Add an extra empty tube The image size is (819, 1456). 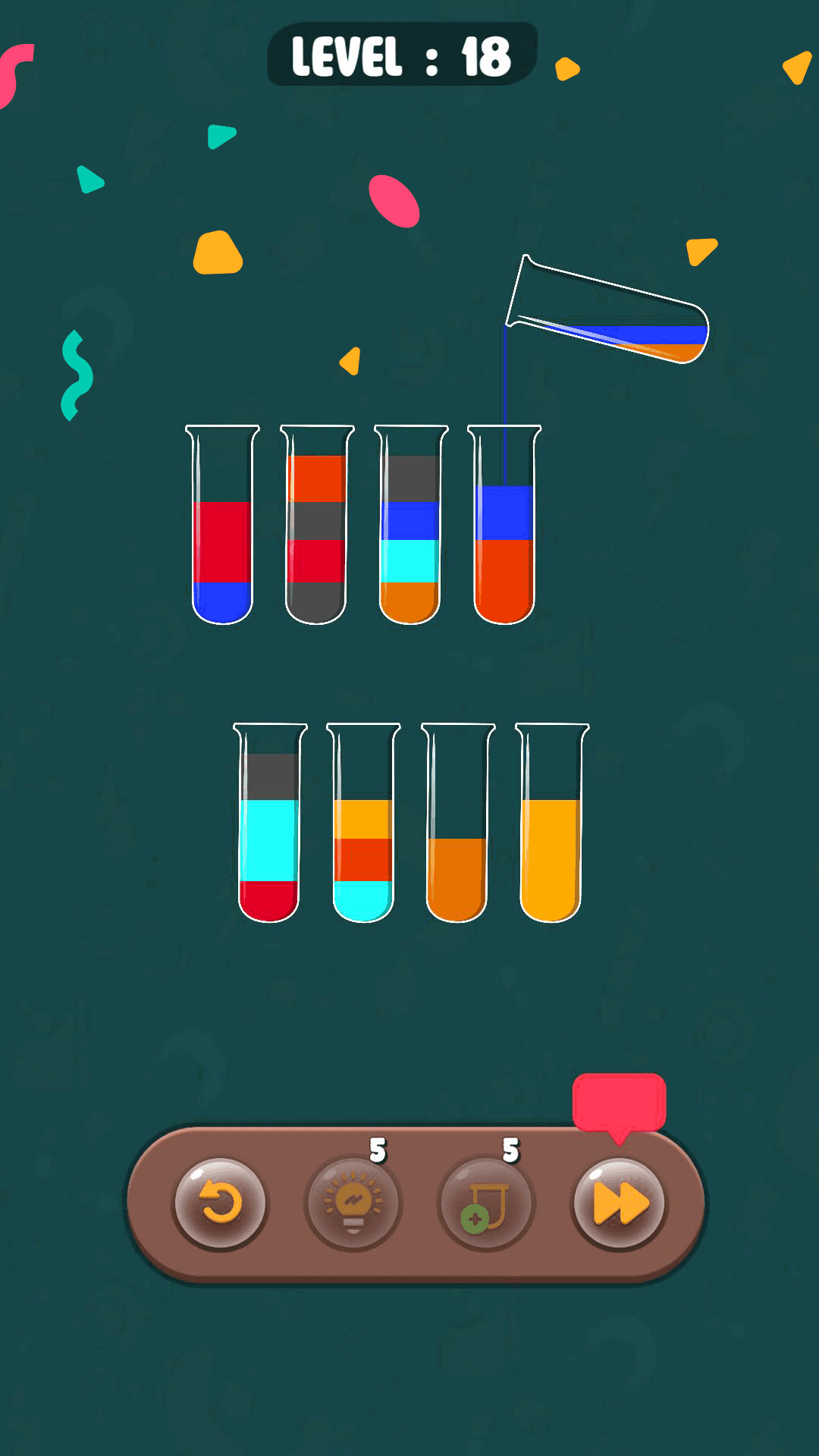tap(486, 1203)
